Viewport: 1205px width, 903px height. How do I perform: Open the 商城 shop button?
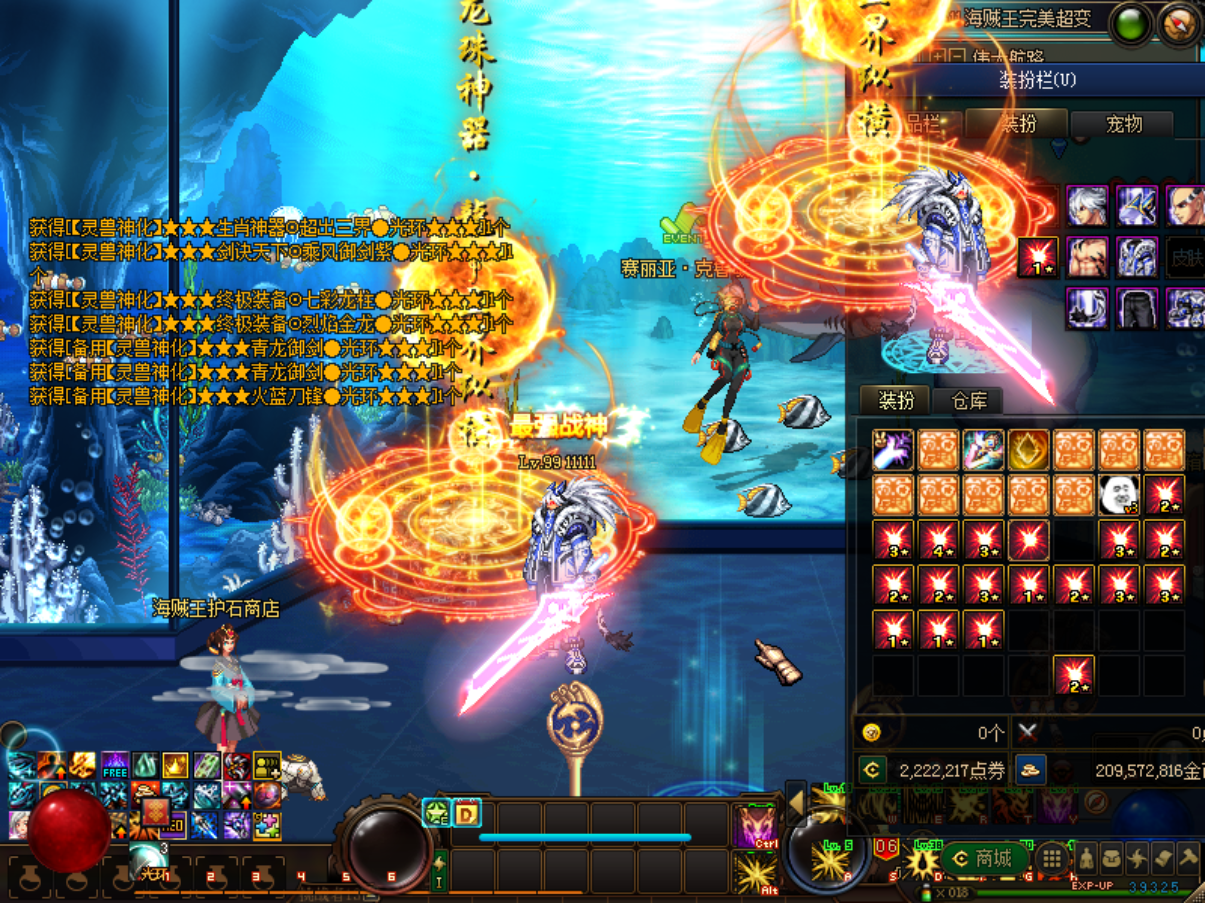pyautogui.click(x=984, y=858)
